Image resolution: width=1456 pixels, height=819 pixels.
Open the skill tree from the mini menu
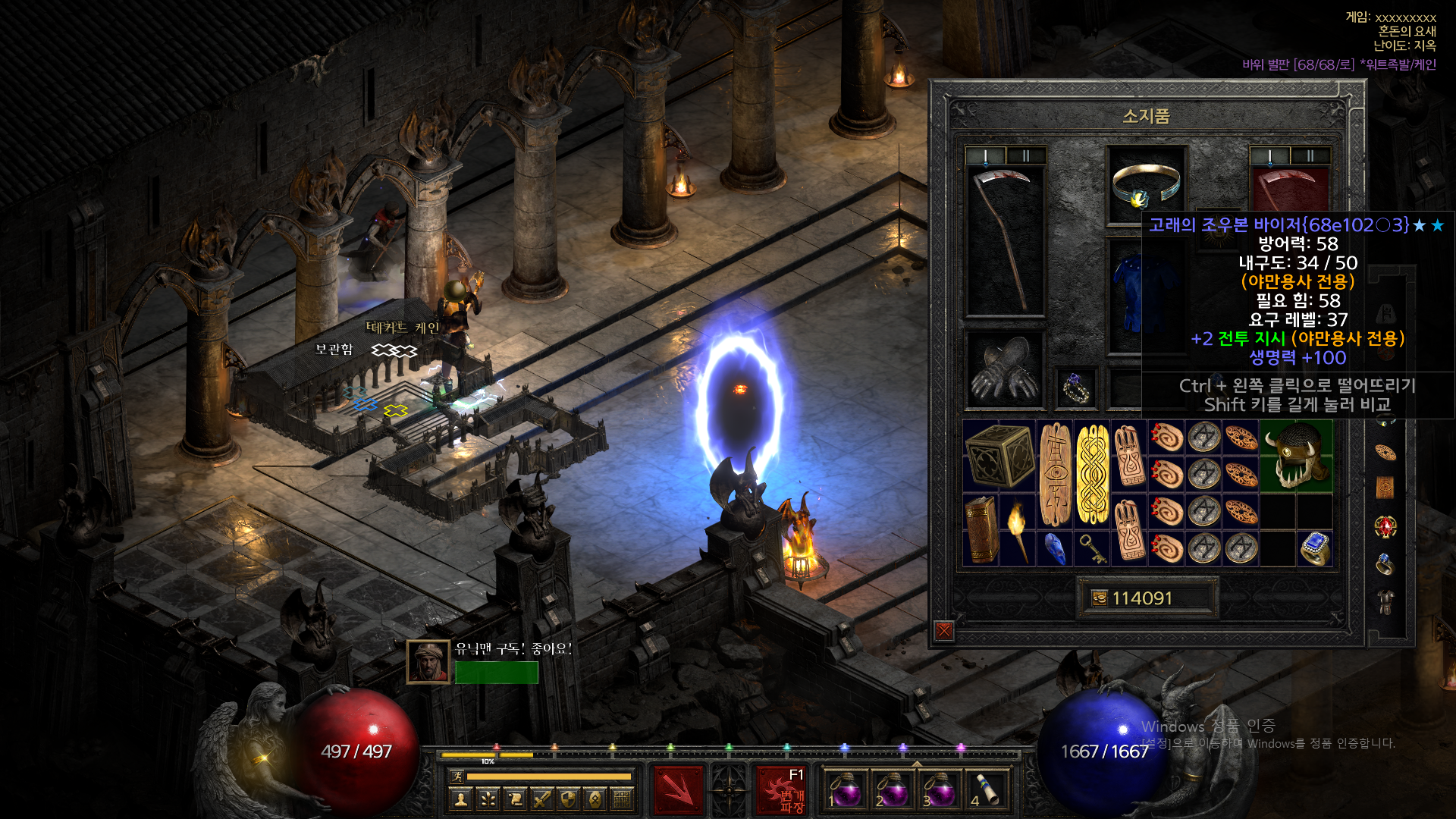[x=488, y=799]
